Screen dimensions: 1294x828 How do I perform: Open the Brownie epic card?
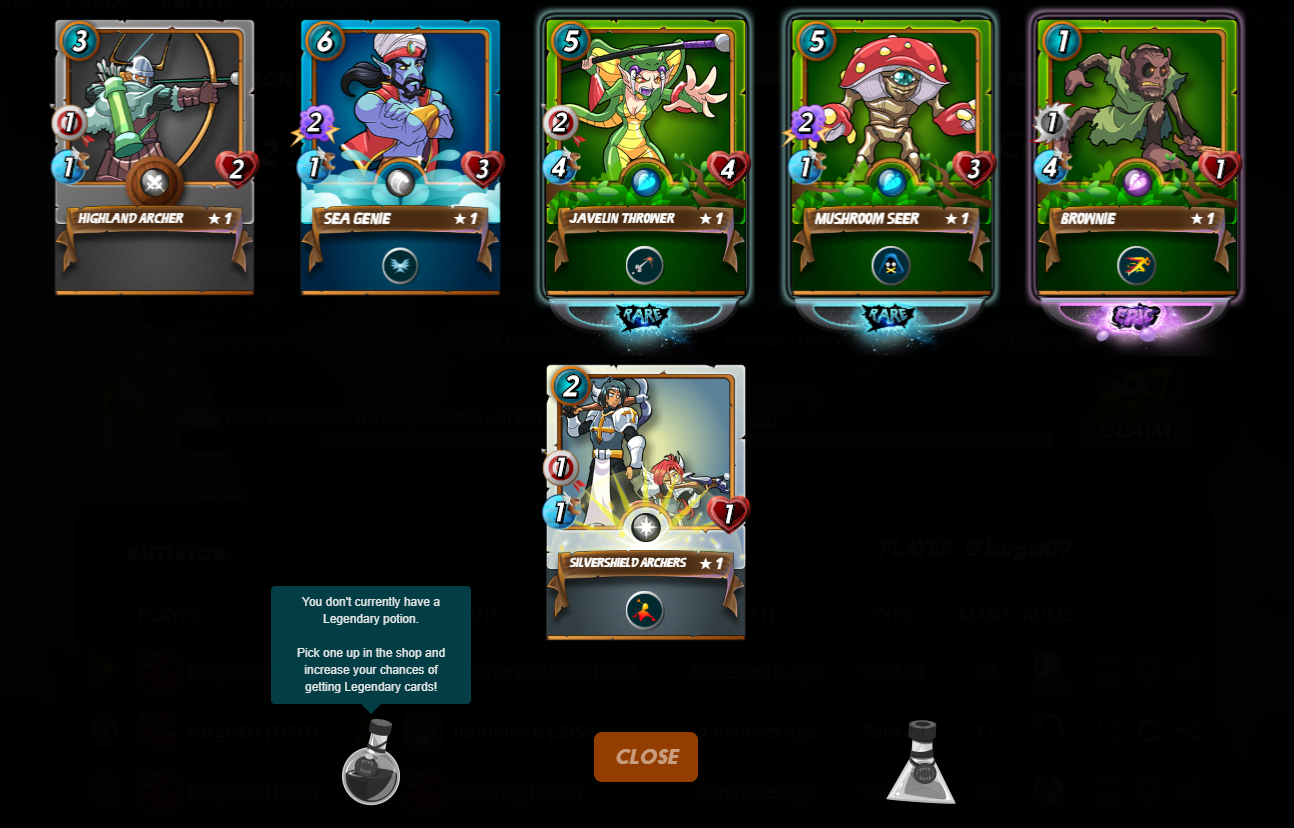(x=1137, y=157)
